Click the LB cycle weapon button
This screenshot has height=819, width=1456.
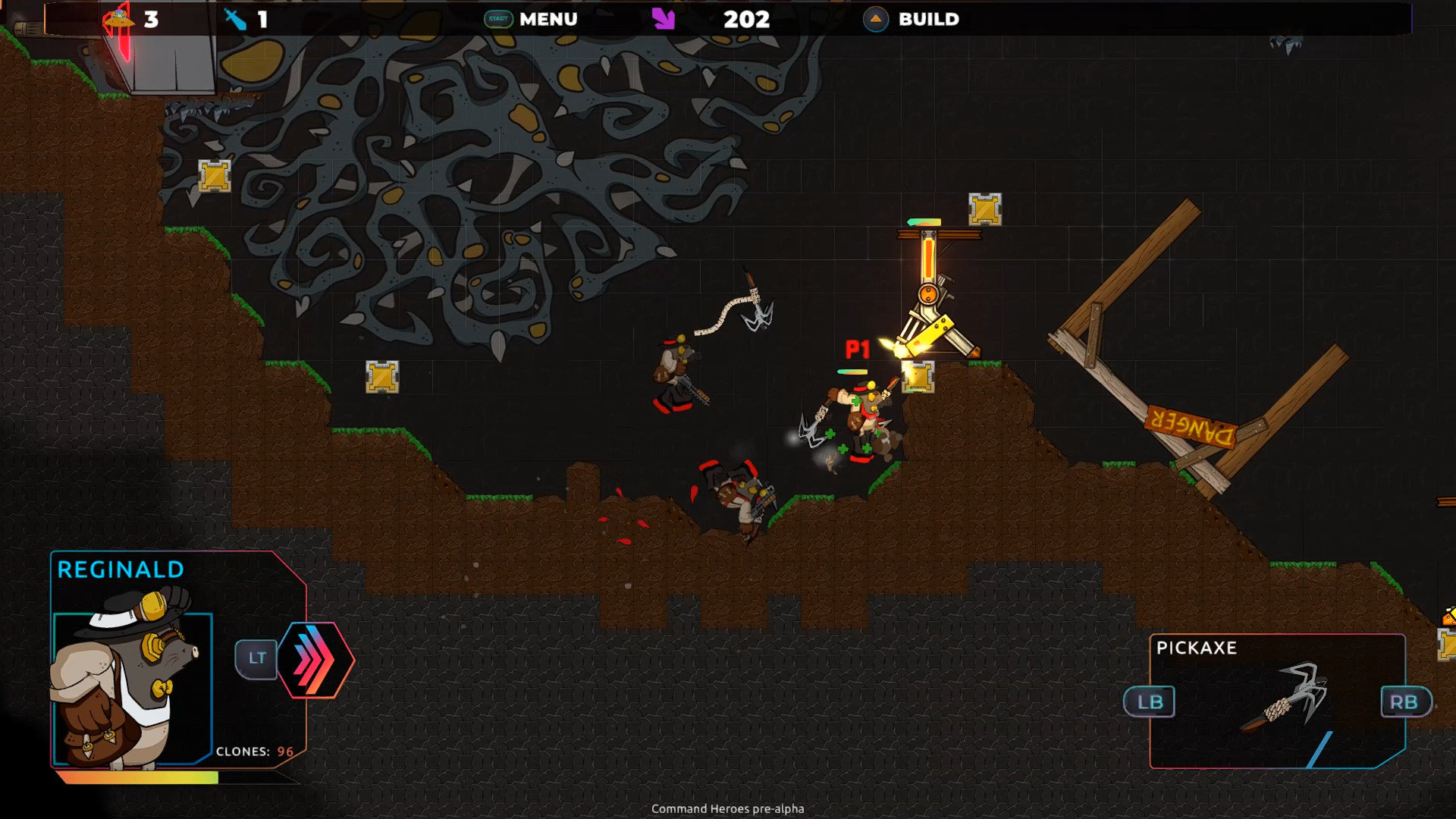pyautogui.click(x=1150, y=702)
